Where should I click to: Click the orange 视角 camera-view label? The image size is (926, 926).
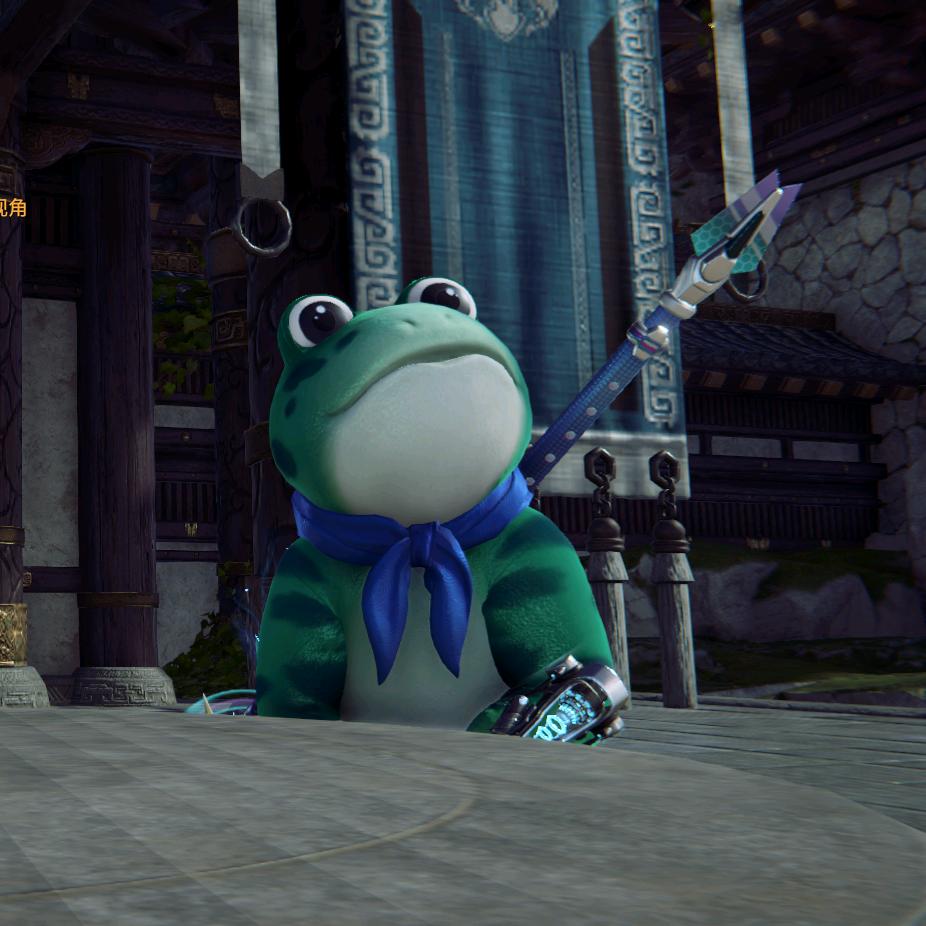[x=12, y=208]
